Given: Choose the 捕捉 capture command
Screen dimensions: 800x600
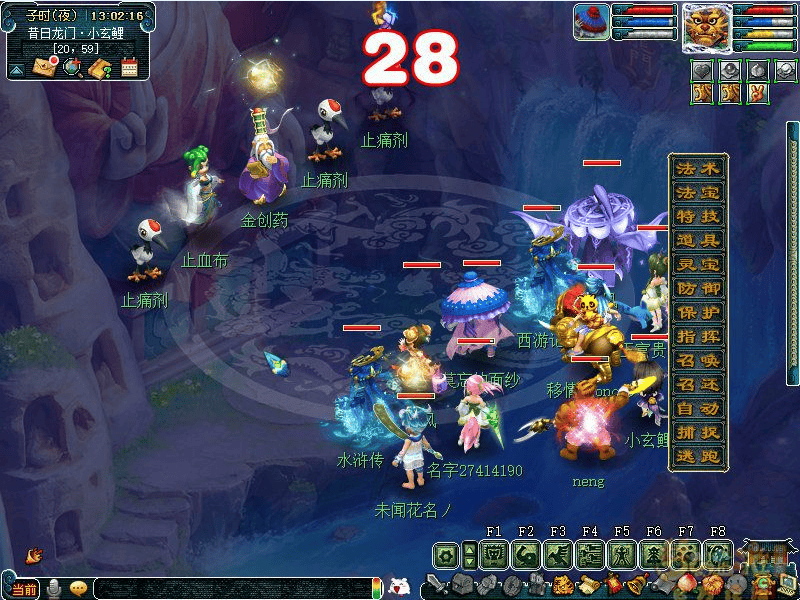Looking at the screenshot, I should [x=698, y=432].
